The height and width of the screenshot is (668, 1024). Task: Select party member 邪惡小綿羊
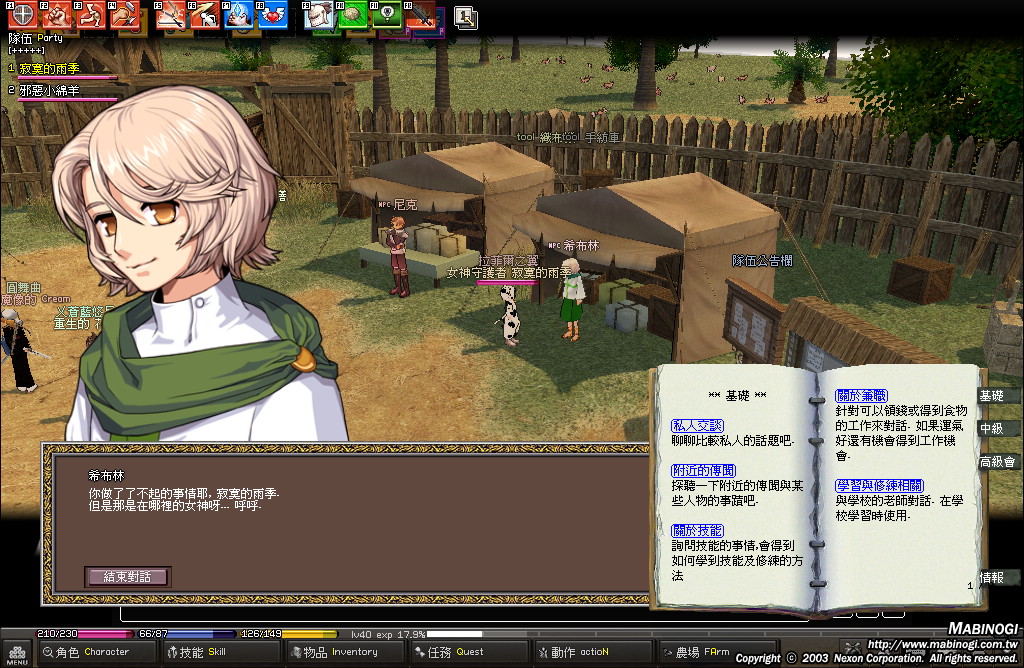coord(50,91)
